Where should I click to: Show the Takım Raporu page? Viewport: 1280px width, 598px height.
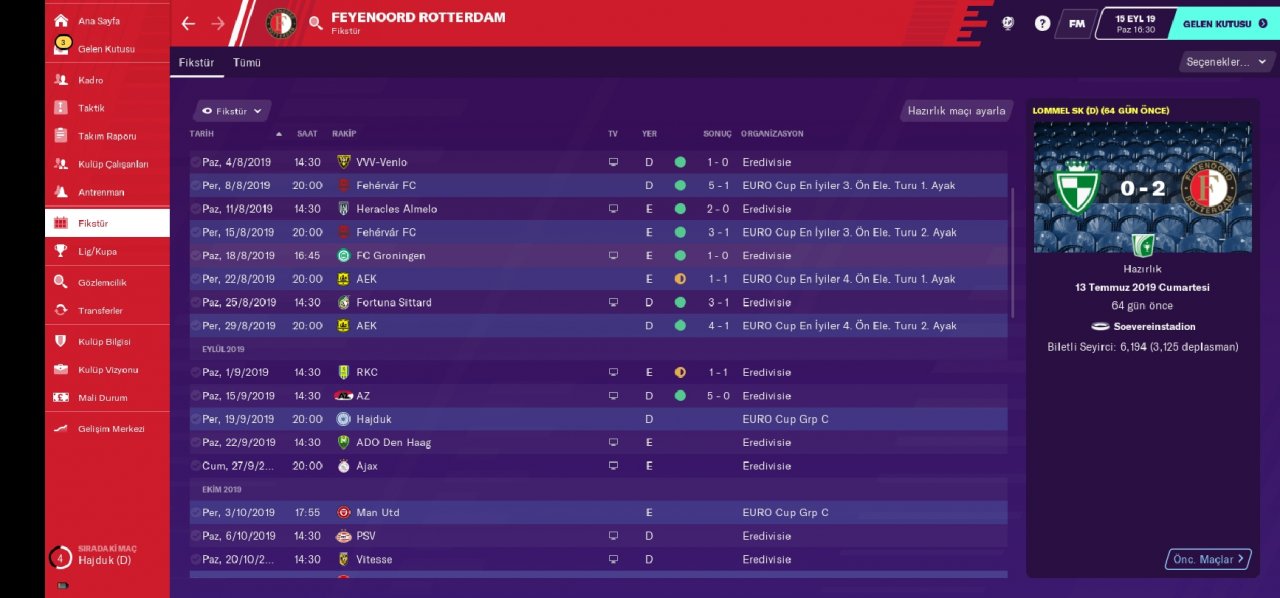point(107,136)
